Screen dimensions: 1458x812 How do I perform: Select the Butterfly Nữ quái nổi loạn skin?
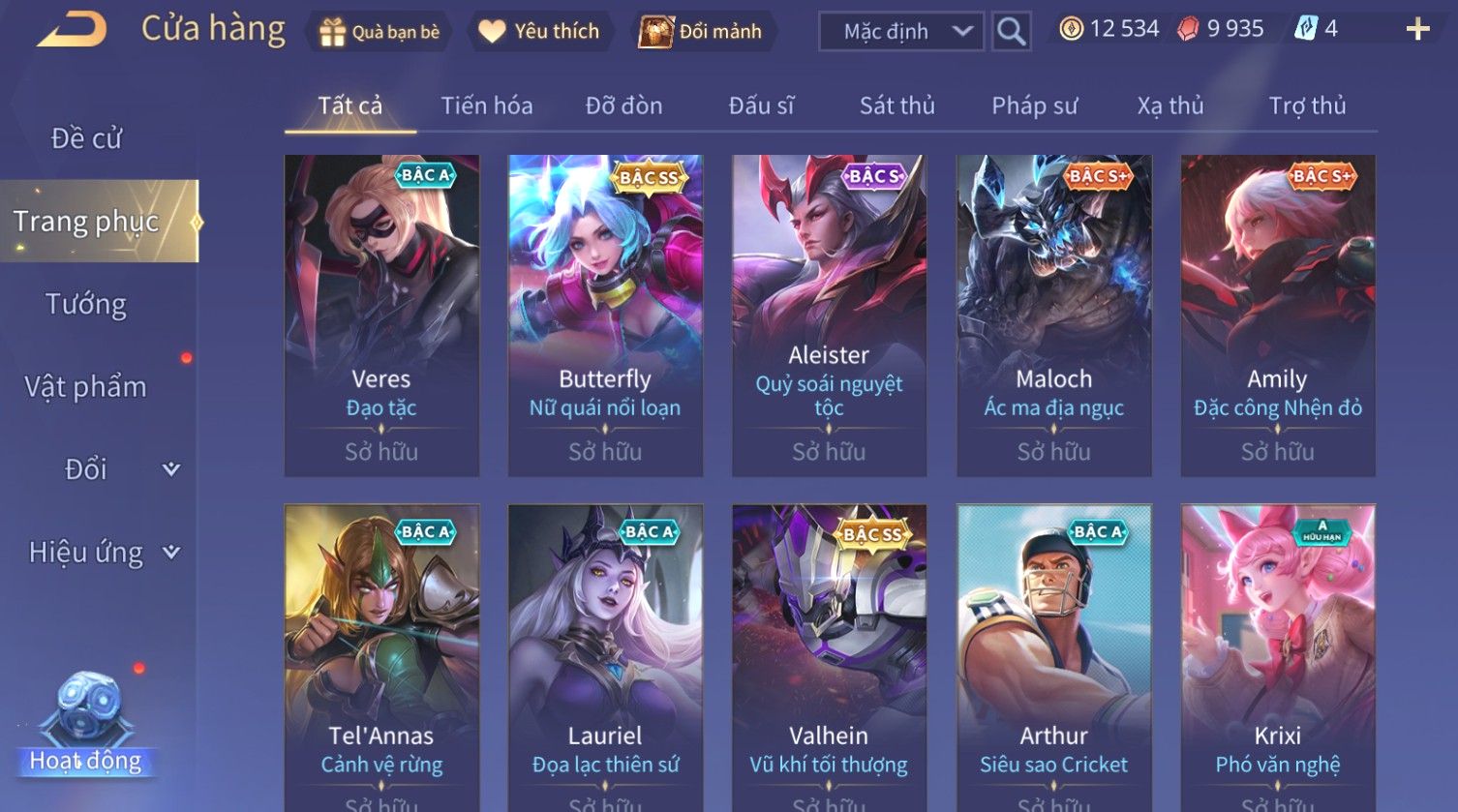[605, 315]
